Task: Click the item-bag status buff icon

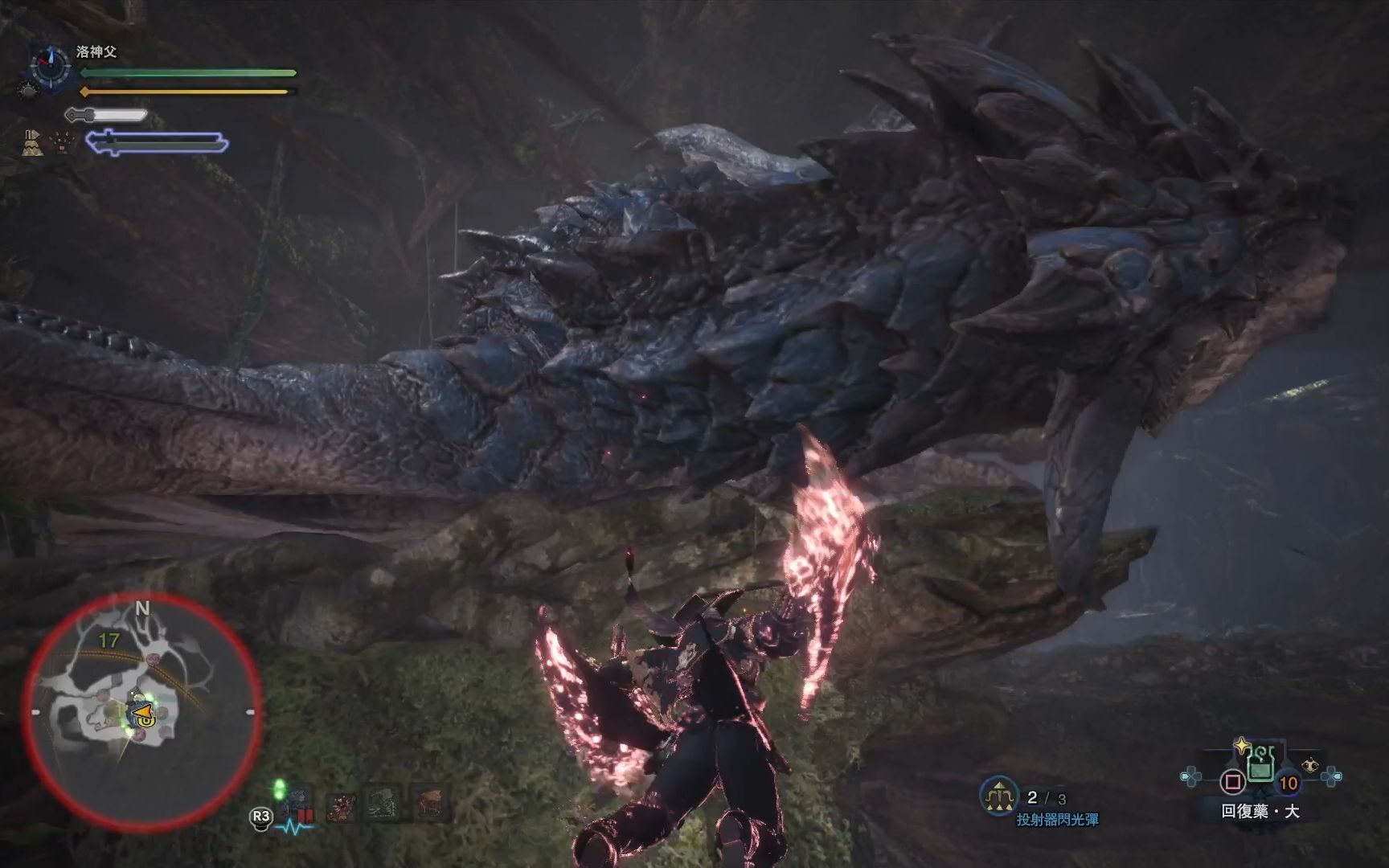Action: tap(33, 141)
